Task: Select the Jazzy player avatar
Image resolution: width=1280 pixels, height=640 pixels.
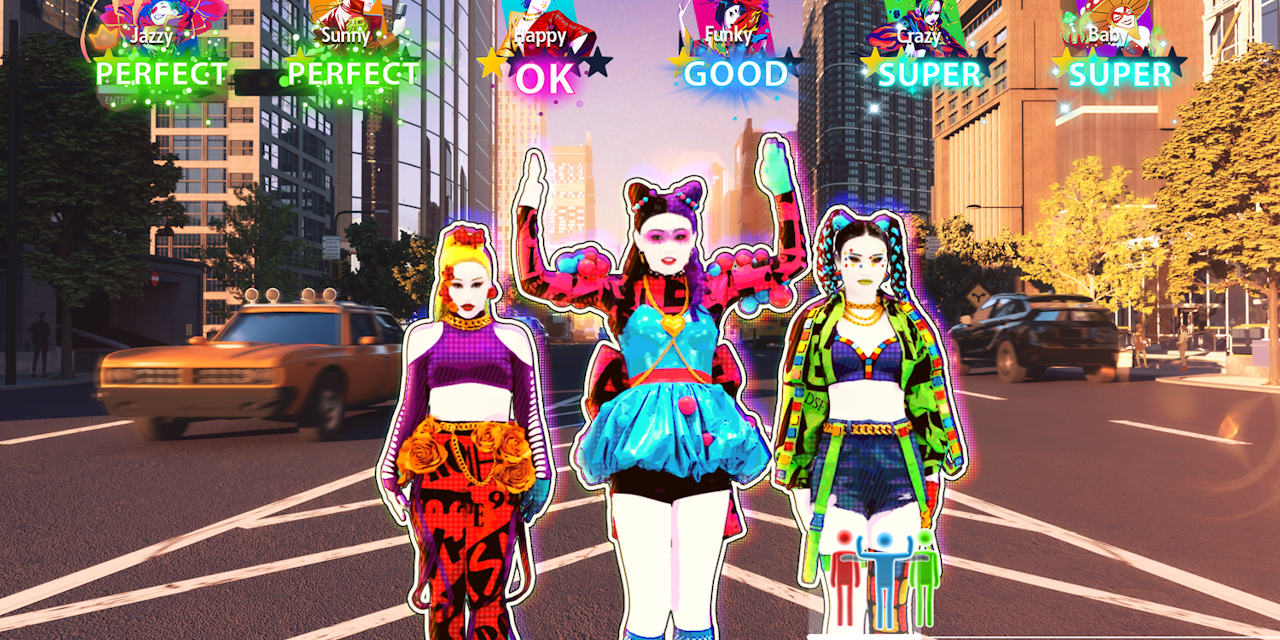Action: click(x=160, y=18)
